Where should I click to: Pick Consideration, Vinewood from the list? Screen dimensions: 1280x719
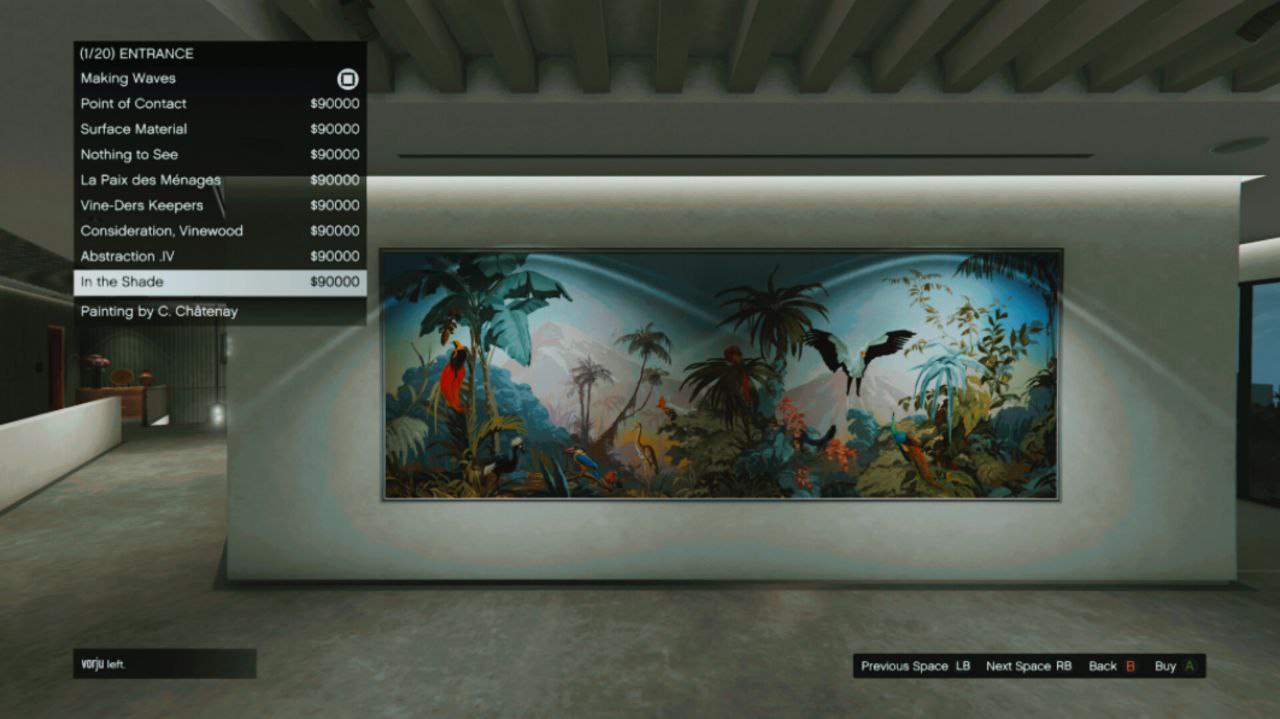tap(162, 231)
